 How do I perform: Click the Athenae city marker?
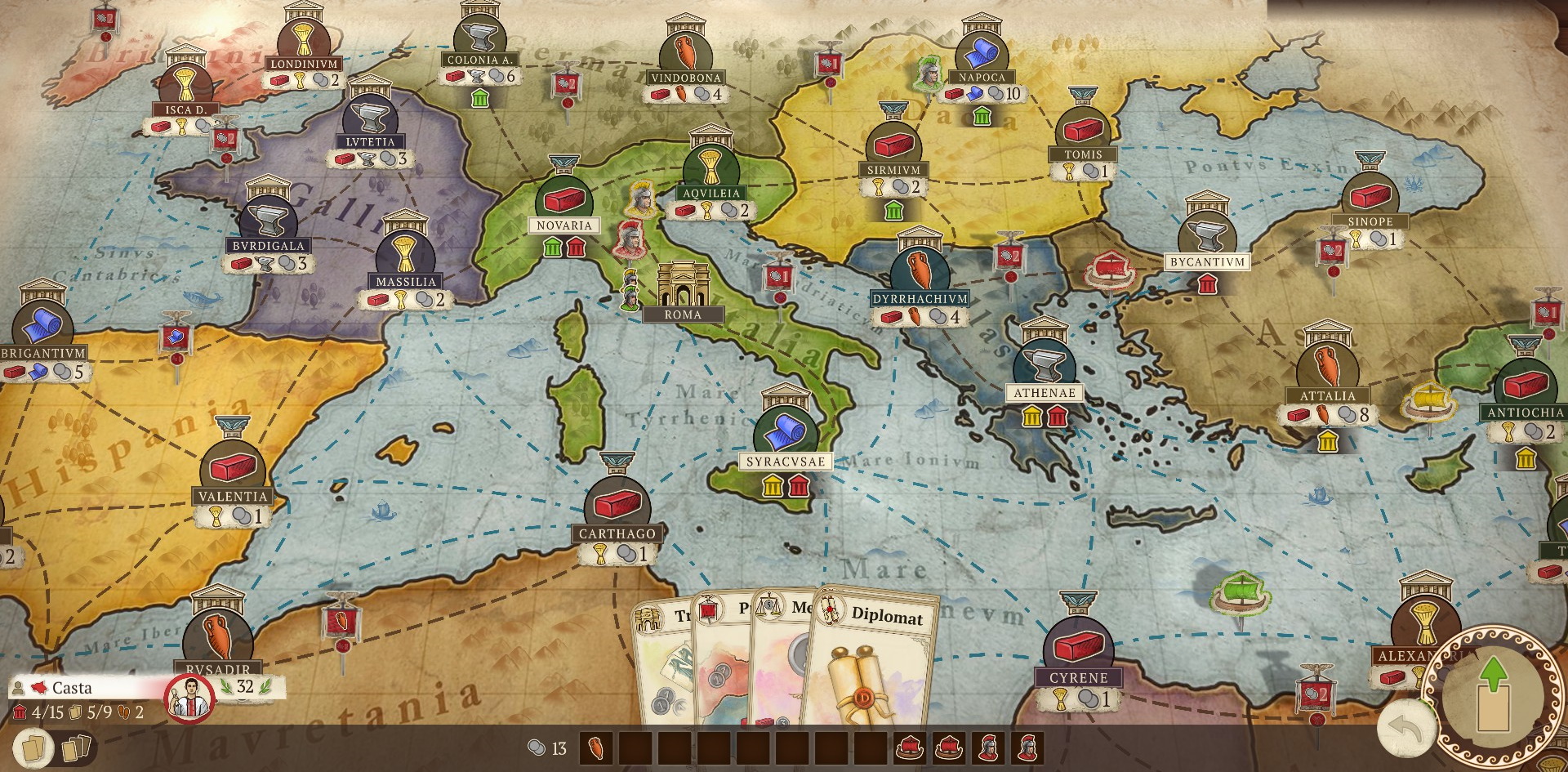pyautogui.click(x=1044, y=364)
